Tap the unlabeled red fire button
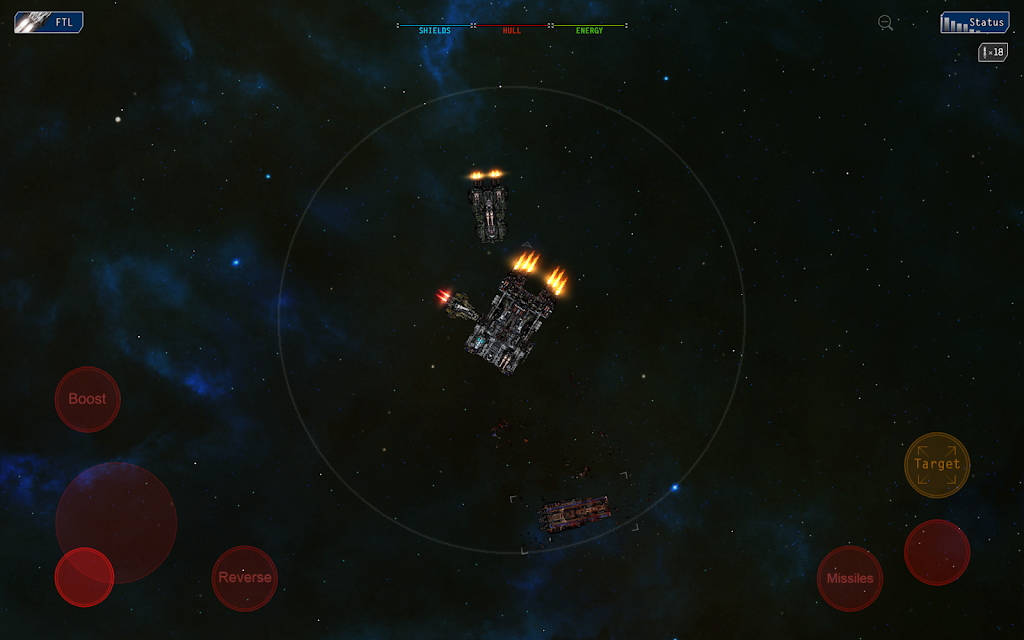 937,552
